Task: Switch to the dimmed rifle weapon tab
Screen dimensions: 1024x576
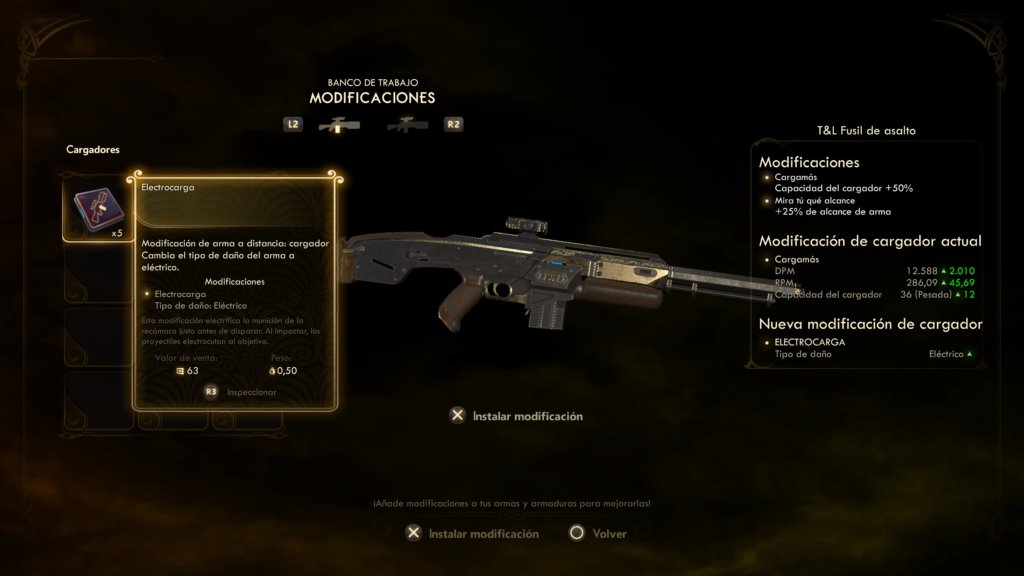Action: point(407,125)
